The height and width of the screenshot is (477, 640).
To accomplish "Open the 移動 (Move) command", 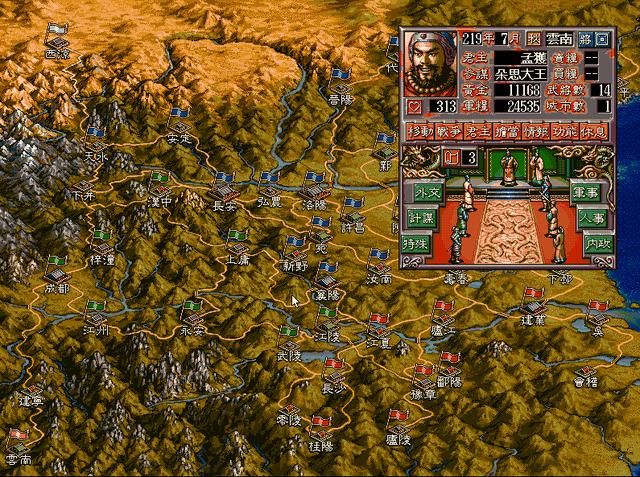I will pyautogui.click(x=419, y=131).
